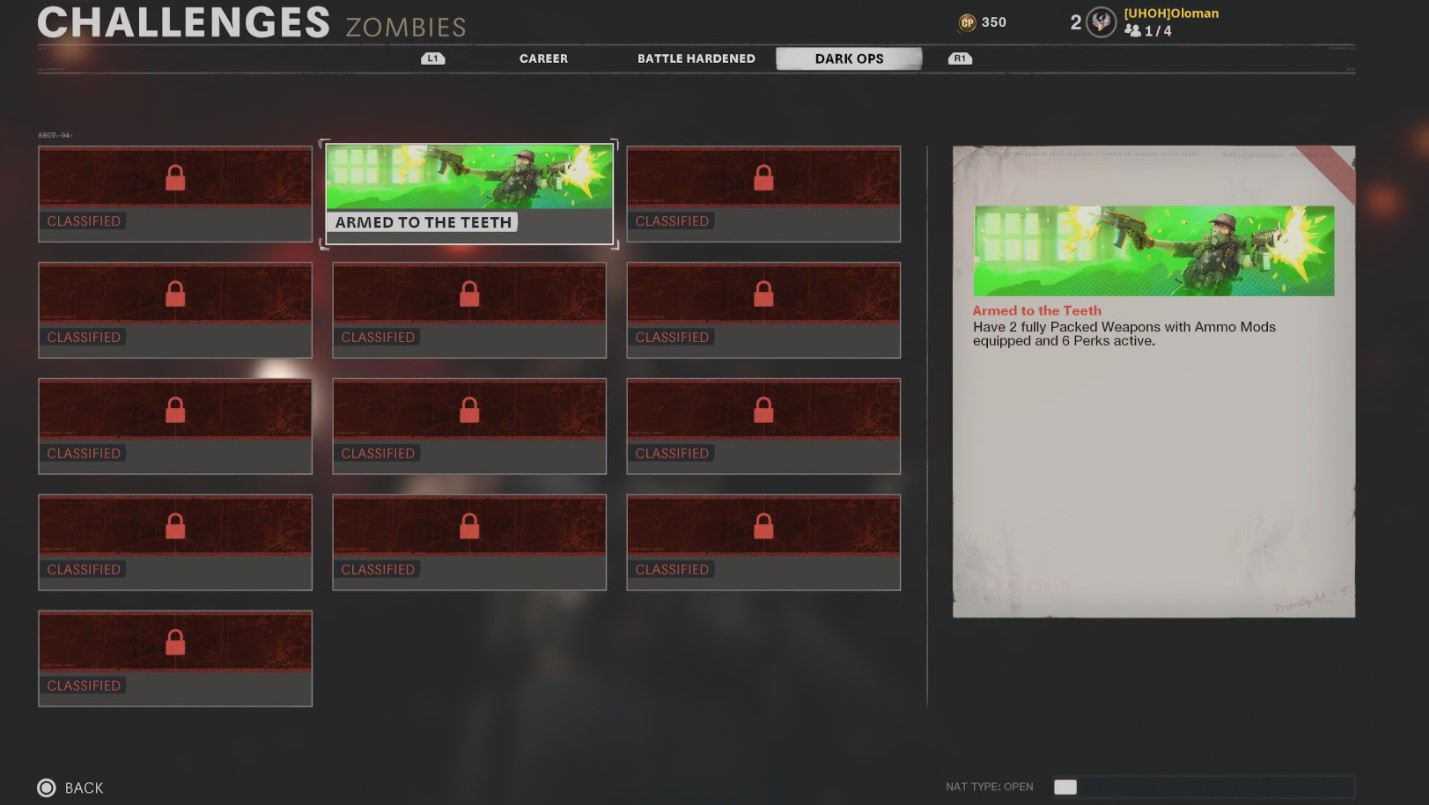Click the Armed to the Teeth artwork in details panel

tap(1154, 251)
